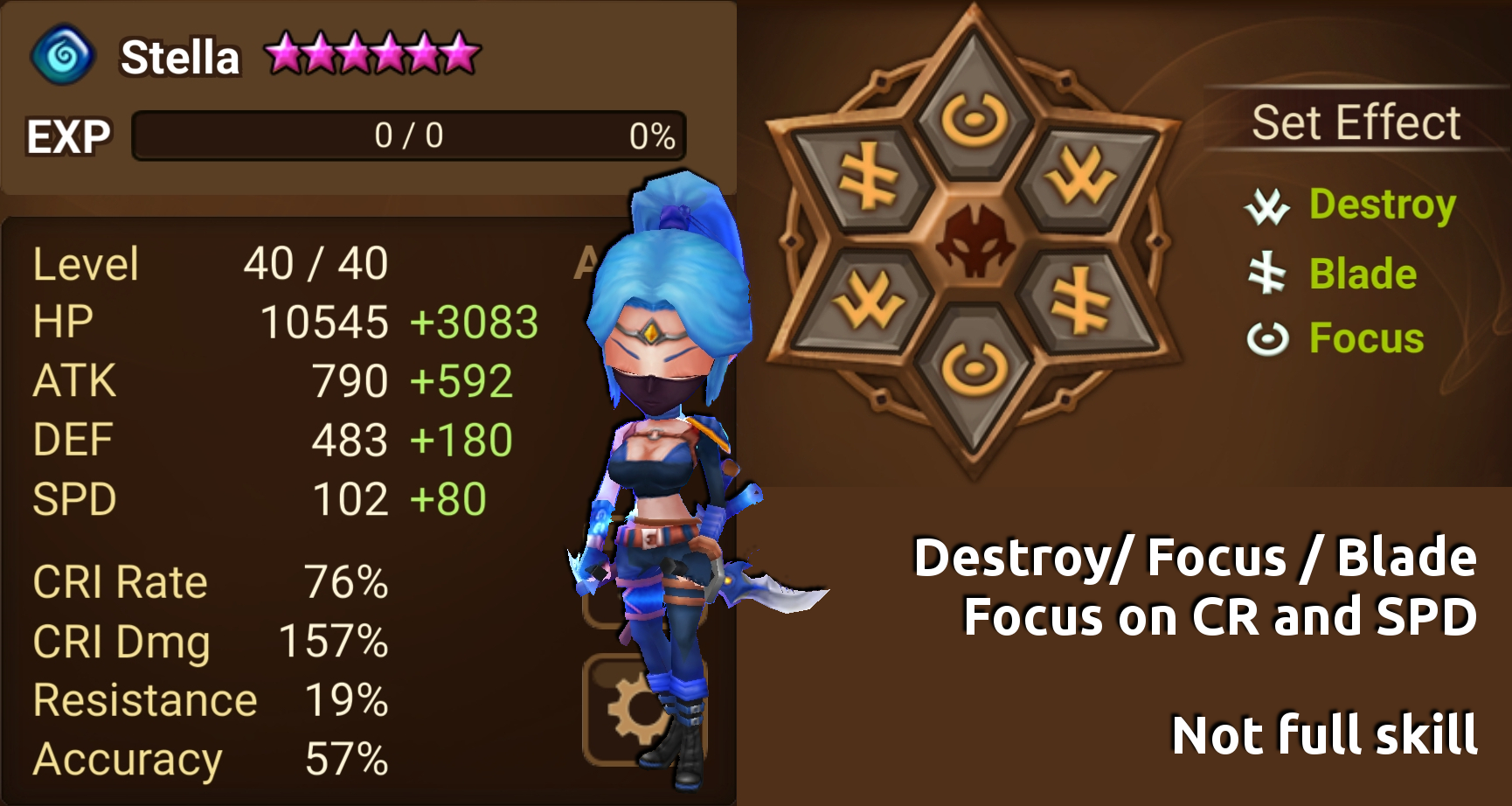1512x806 pixels.
Task: Select the Focus rune in the top rune slot
Action: coord(974,118)
